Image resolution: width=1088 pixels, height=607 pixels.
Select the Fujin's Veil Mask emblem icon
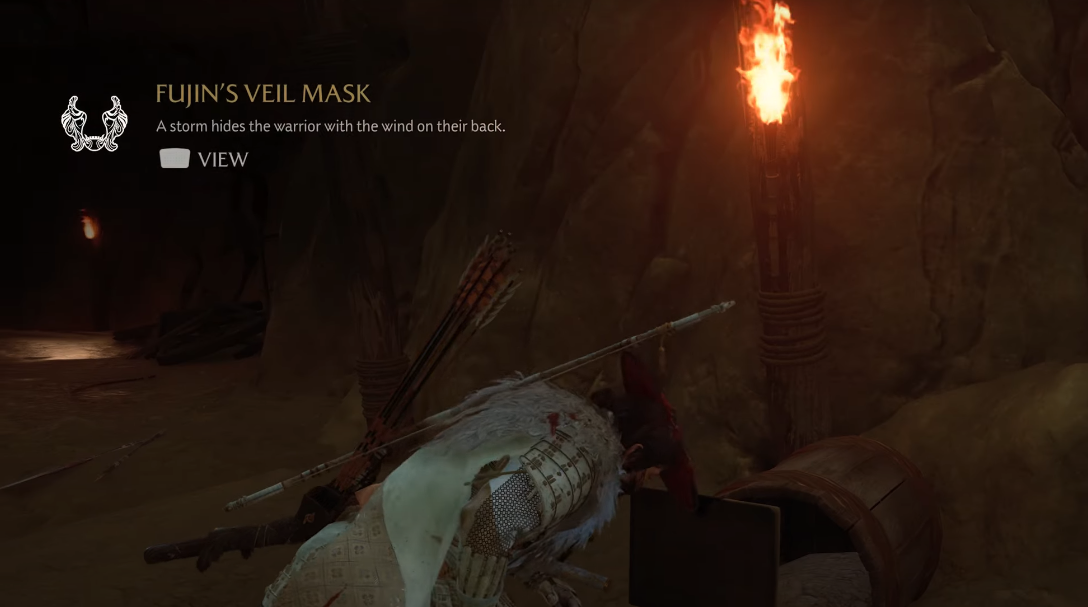(x=94, y=124)
